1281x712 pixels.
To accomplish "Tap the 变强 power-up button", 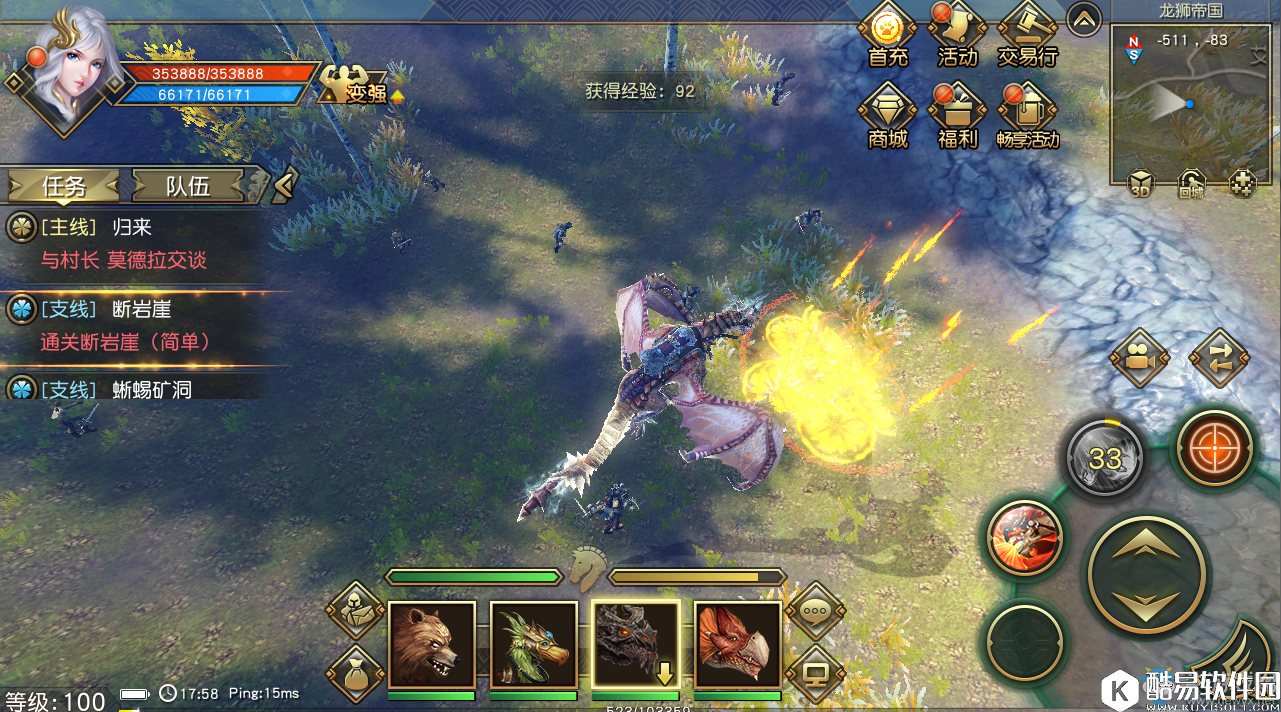I will (x=353, y=87).
